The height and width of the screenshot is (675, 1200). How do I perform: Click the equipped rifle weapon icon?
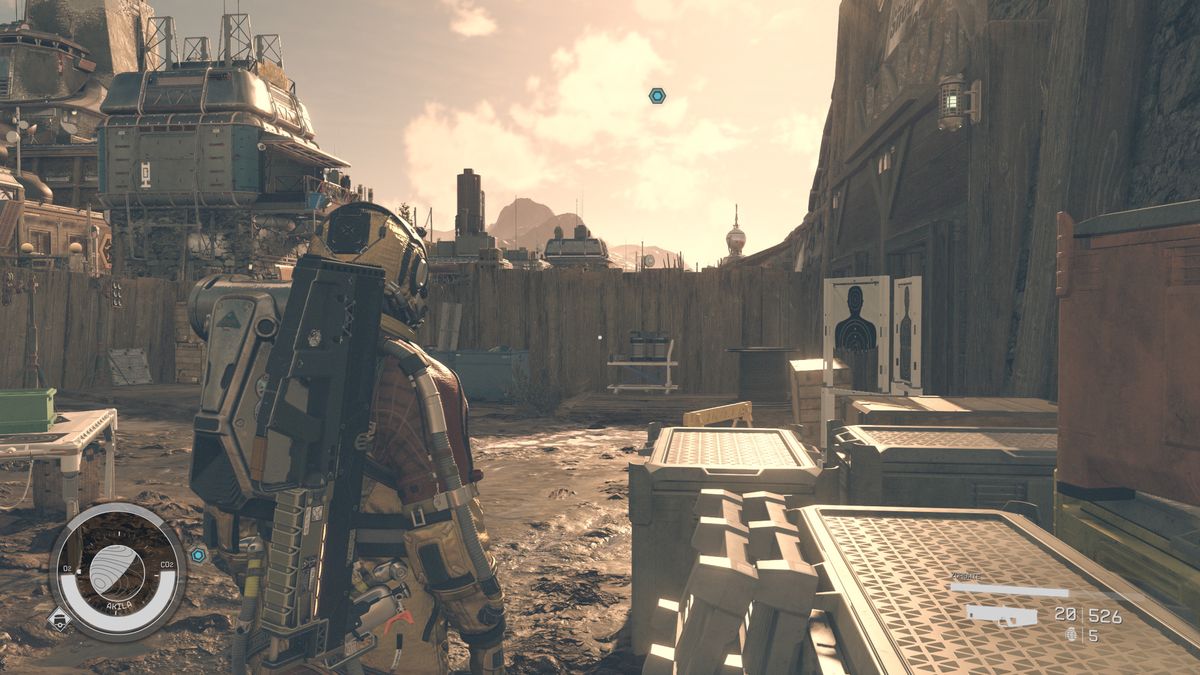point(1001,615)
